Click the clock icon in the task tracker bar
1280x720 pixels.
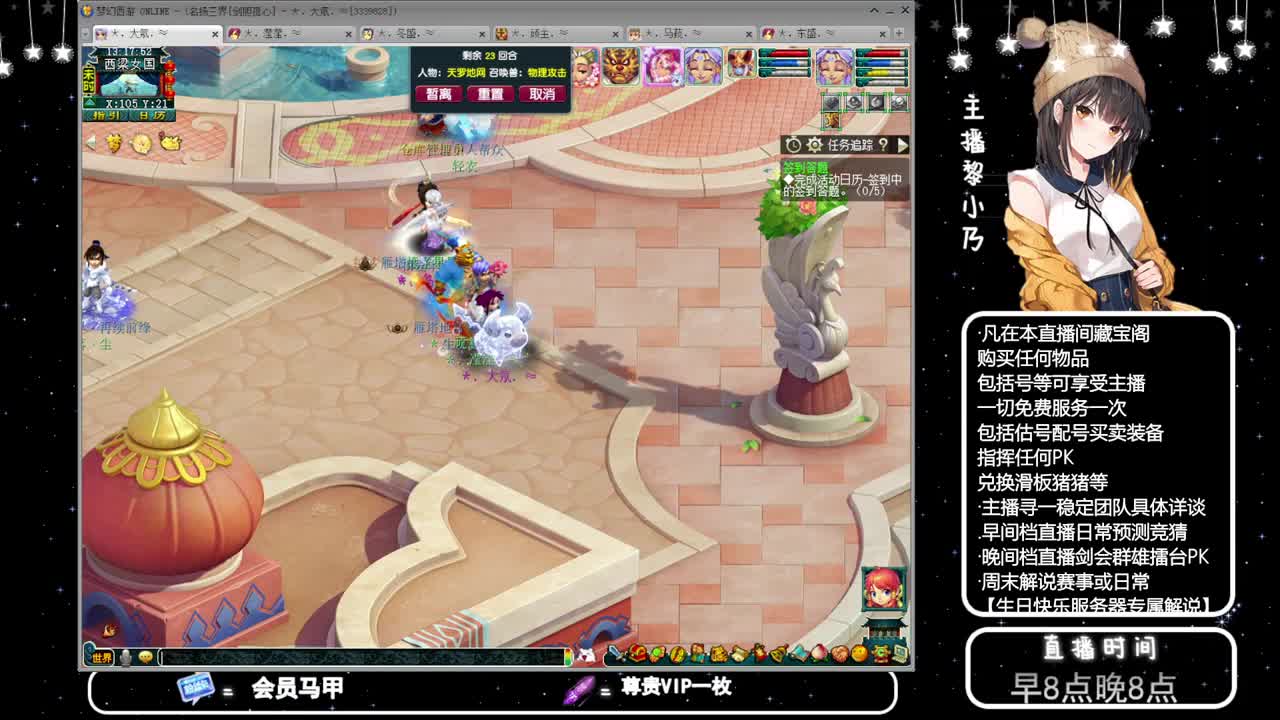793,144
